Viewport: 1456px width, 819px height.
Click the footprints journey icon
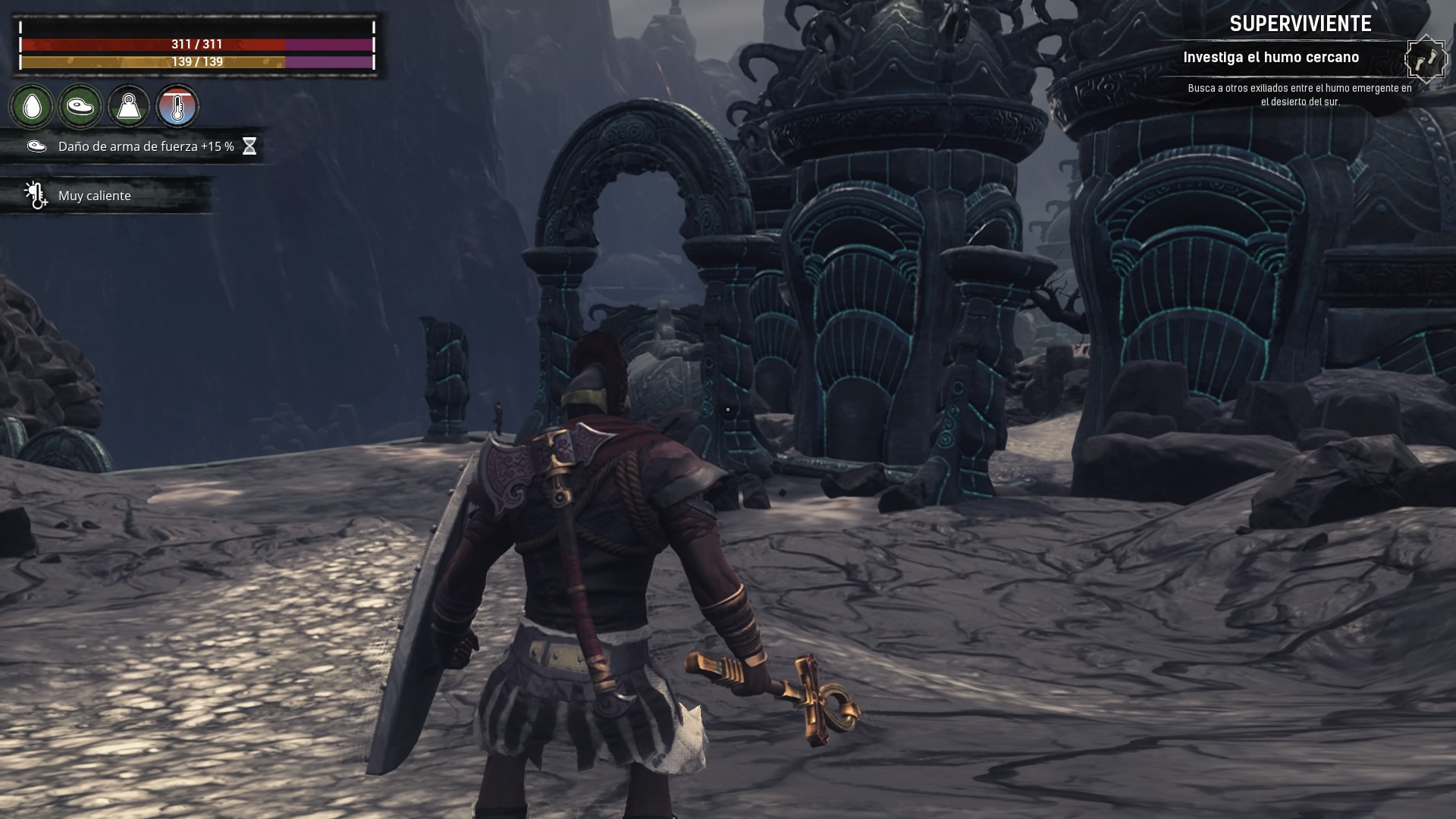[1425, 58]
